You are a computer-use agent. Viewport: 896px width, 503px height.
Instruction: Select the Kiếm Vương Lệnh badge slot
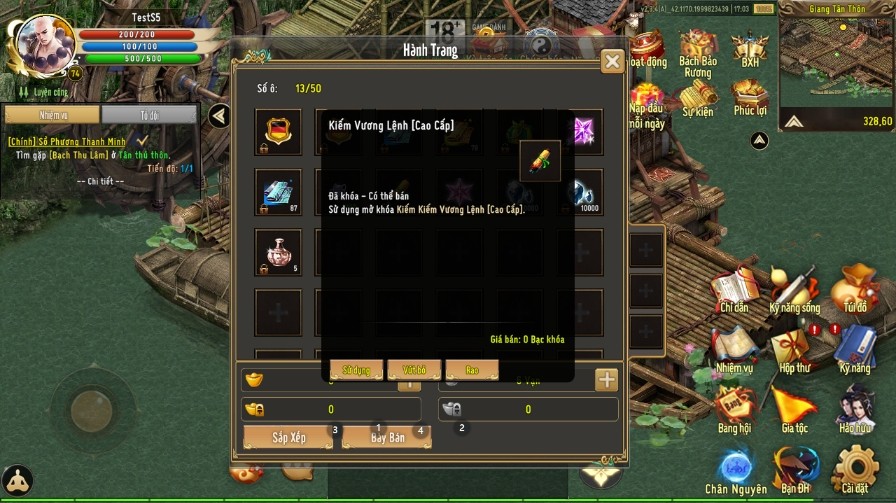point(277,131)
